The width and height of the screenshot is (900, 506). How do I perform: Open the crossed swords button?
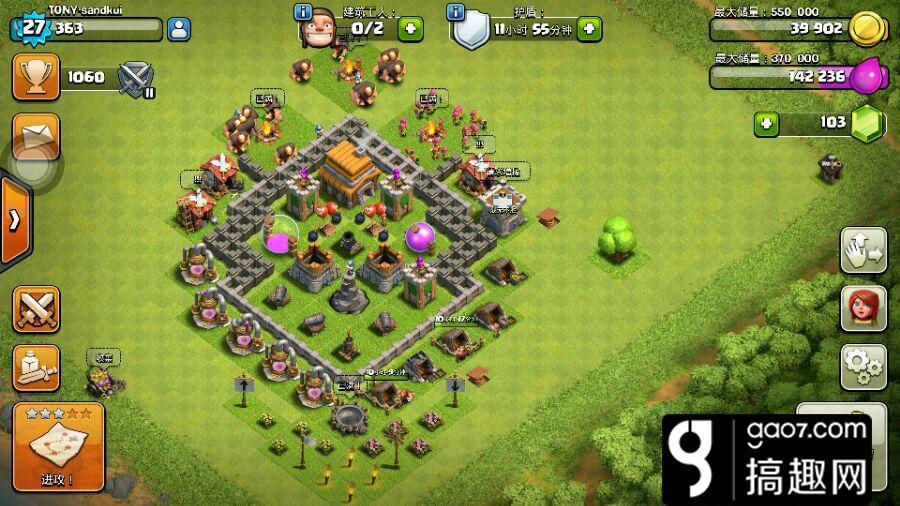(35, 309)
